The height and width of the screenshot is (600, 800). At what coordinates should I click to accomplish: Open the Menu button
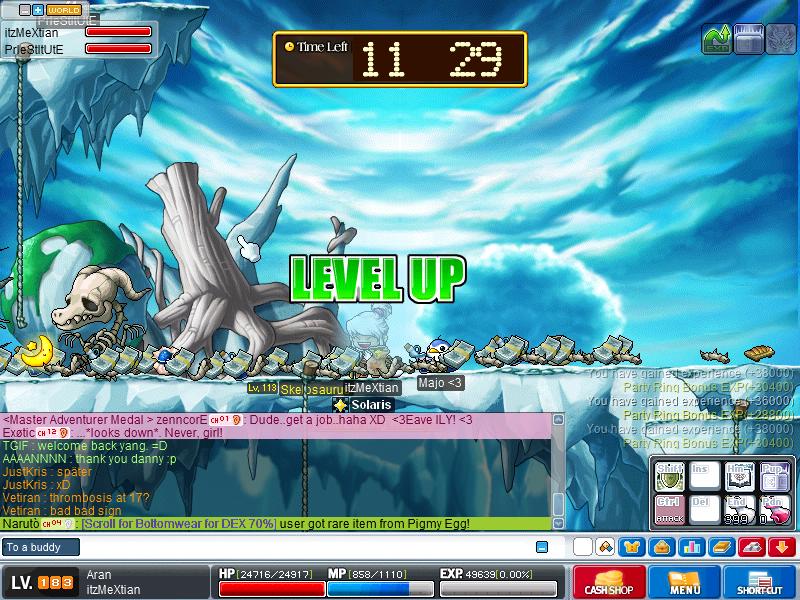pos(685,584)
